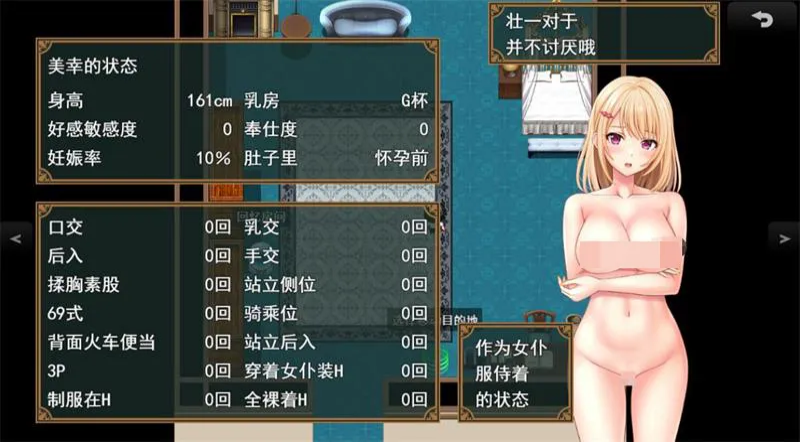The width and height of the screenshot is (800, 443).
Task: Go to the previous page with left arrow
Action: (14, 238)
